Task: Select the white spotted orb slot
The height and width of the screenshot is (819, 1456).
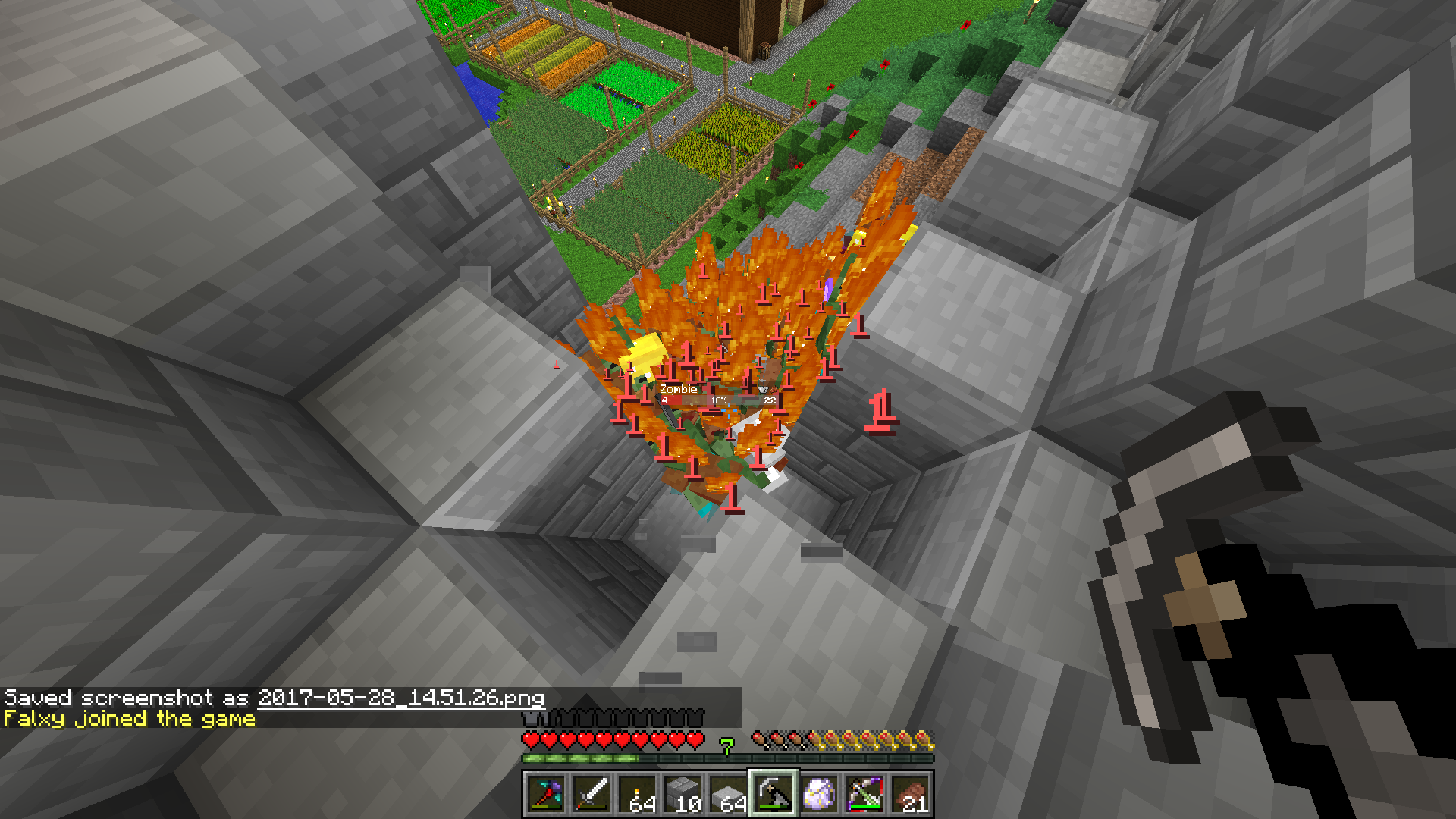Action: [x=819, y=794]
